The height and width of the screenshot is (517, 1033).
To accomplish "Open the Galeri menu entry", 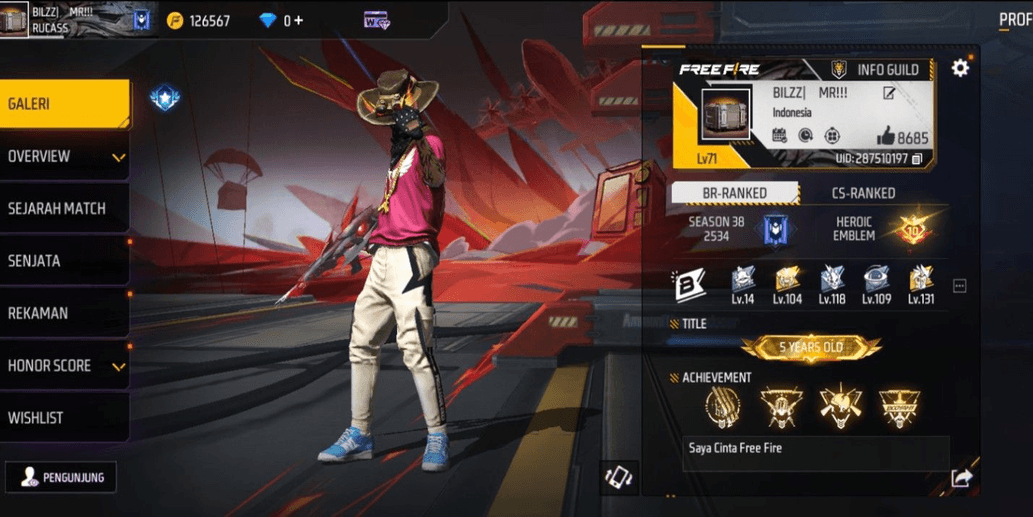I will (64, 104).
